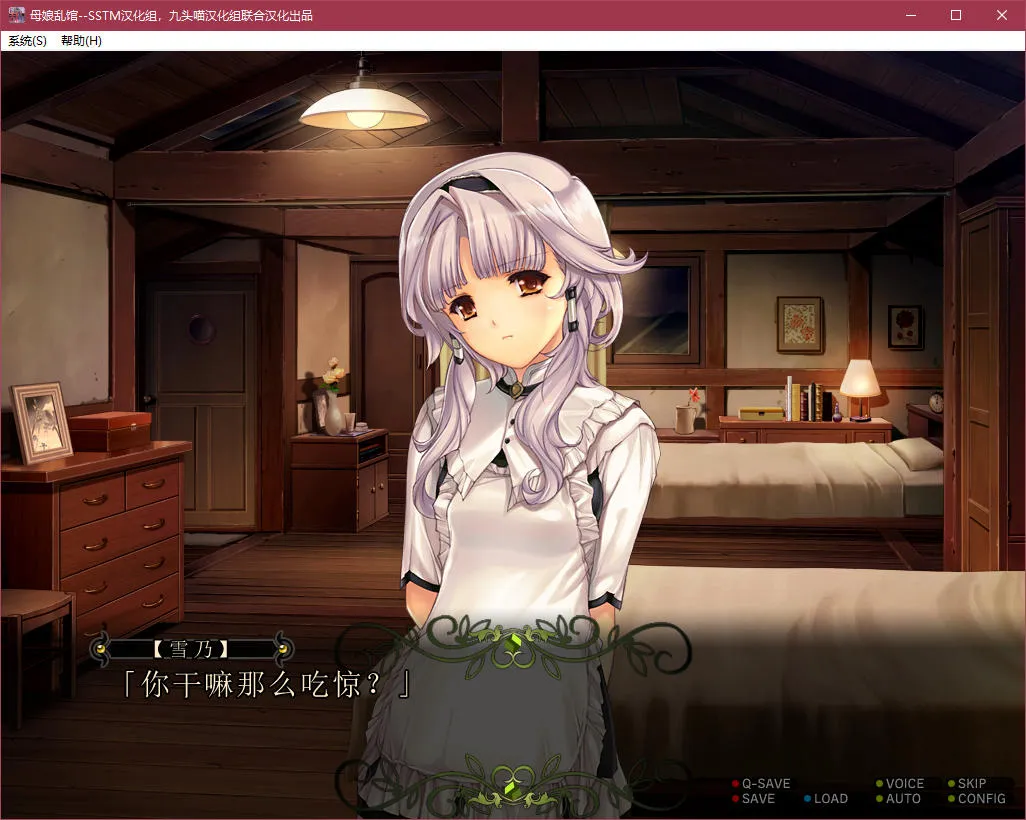
Task: Close the game window
Action: click(1002, 15)
